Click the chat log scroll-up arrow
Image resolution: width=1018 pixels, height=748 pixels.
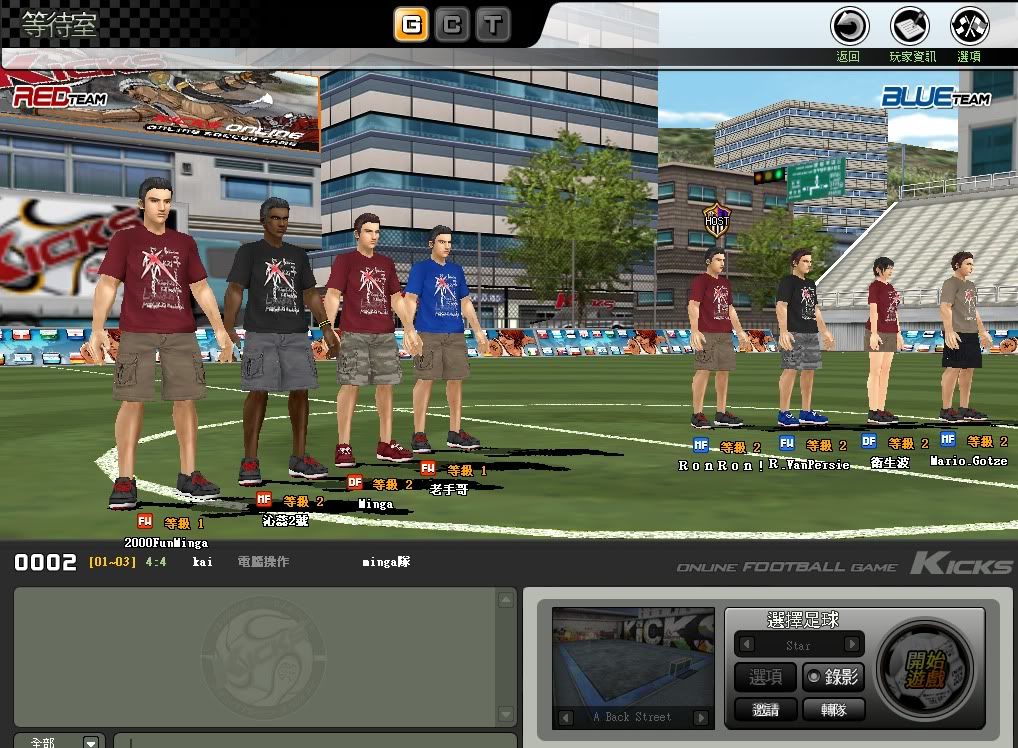[507, 600]
